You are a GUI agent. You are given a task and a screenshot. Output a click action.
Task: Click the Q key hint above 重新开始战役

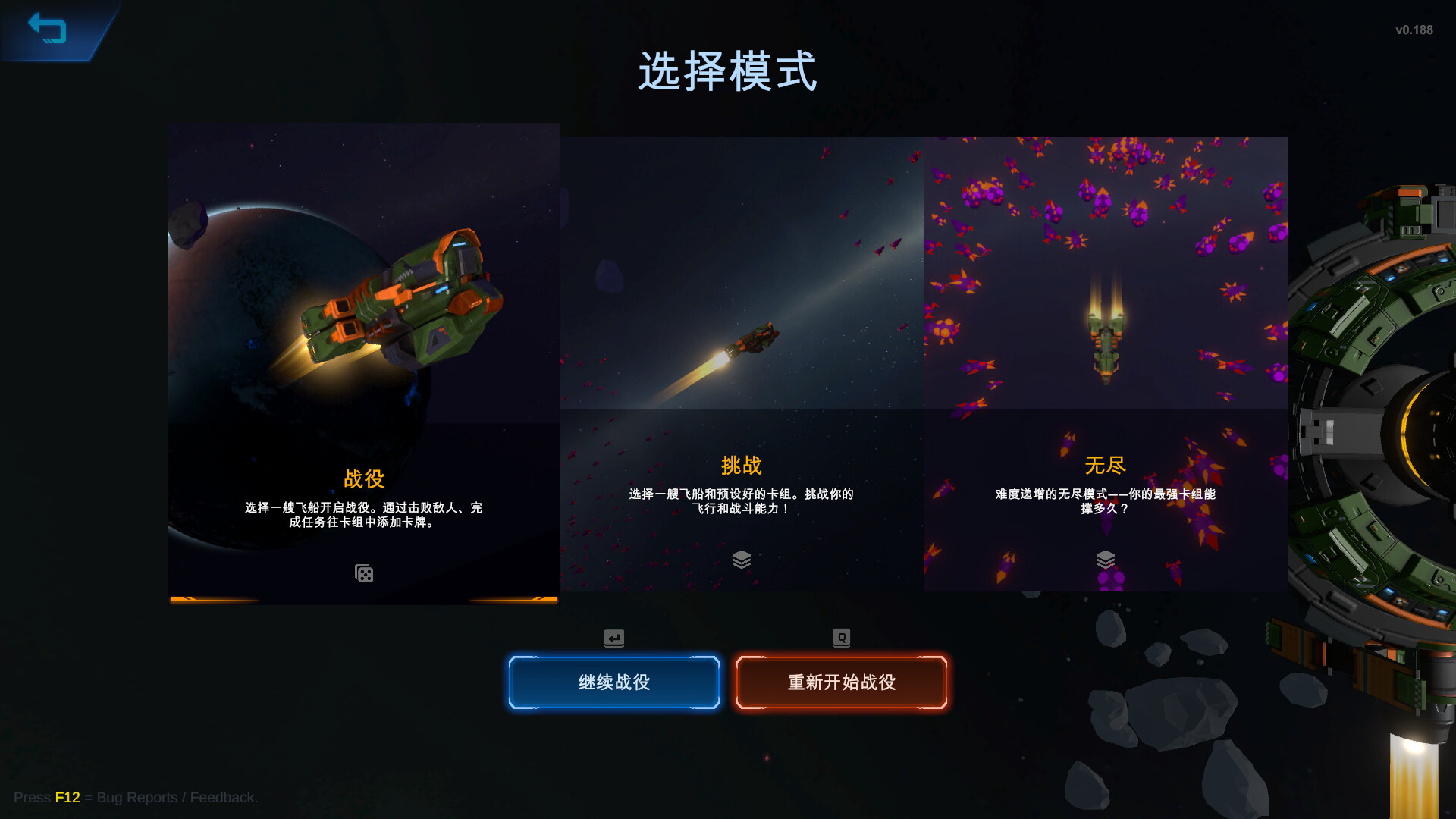pyautogui.click(x=840, y=638)
